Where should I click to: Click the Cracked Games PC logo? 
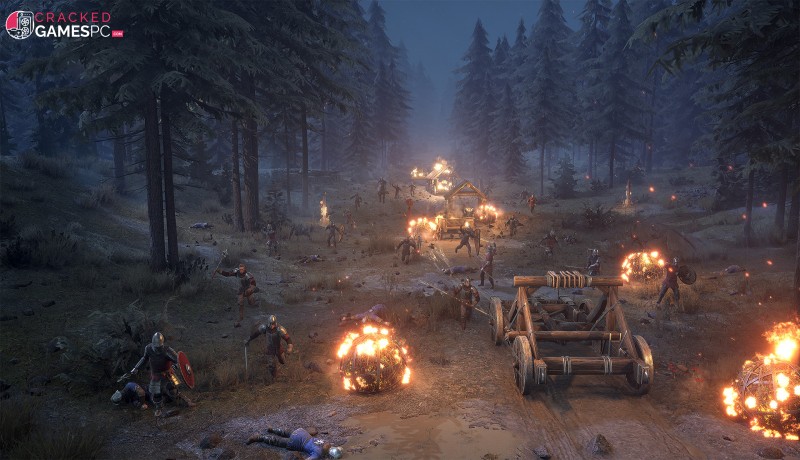point(62,24)
